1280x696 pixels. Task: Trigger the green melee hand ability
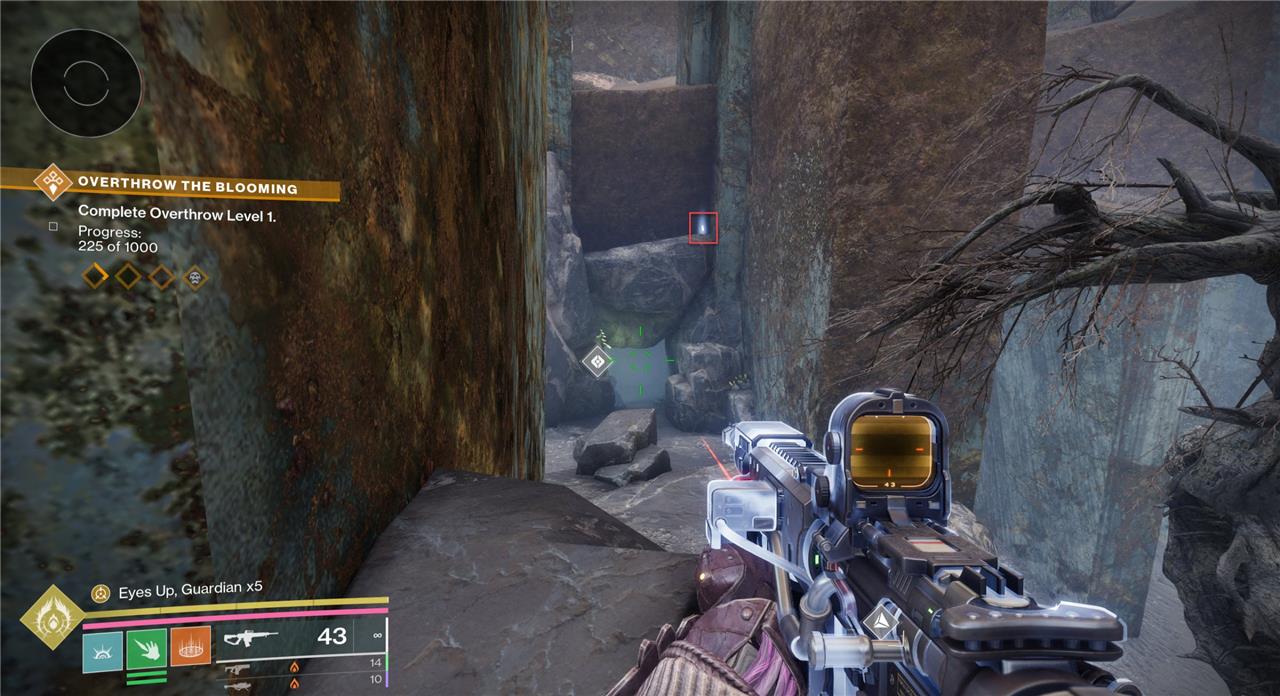pos(146,645)
